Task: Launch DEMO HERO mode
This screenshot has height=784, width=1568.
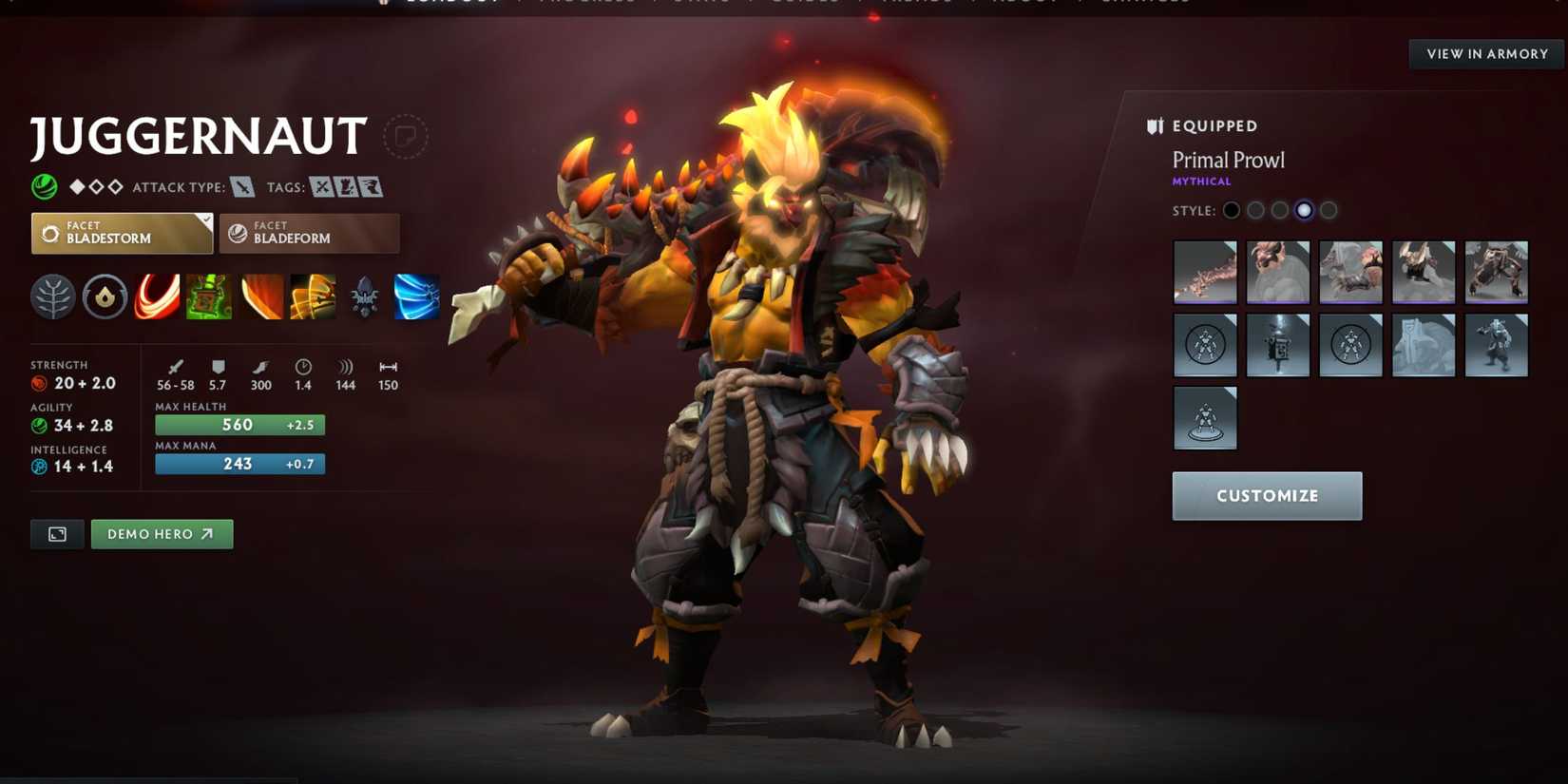Action: pos(162,534)
